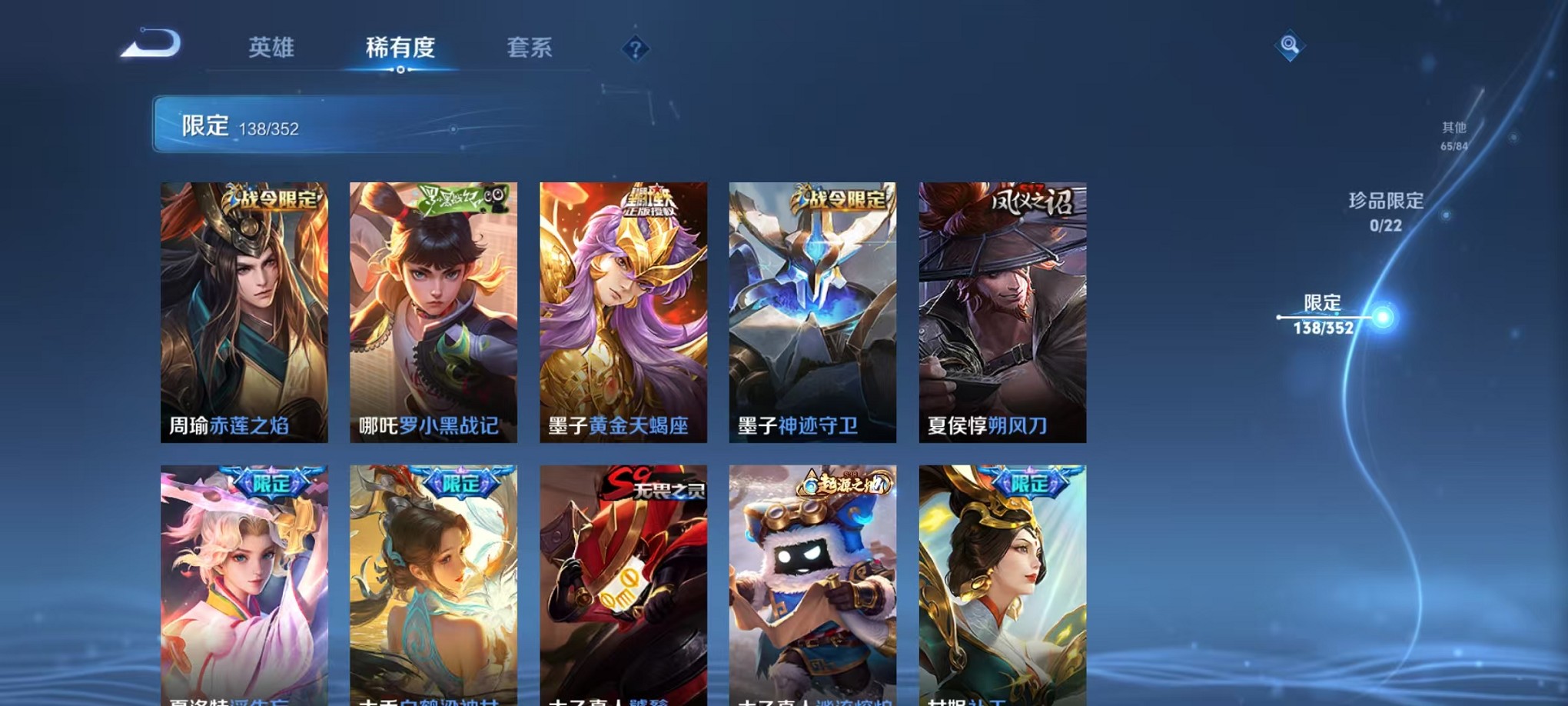Select the 周瑜赤莲之焰 skin thumbnail
Screen dimensions: 1568x706
[x=244, y=311]
